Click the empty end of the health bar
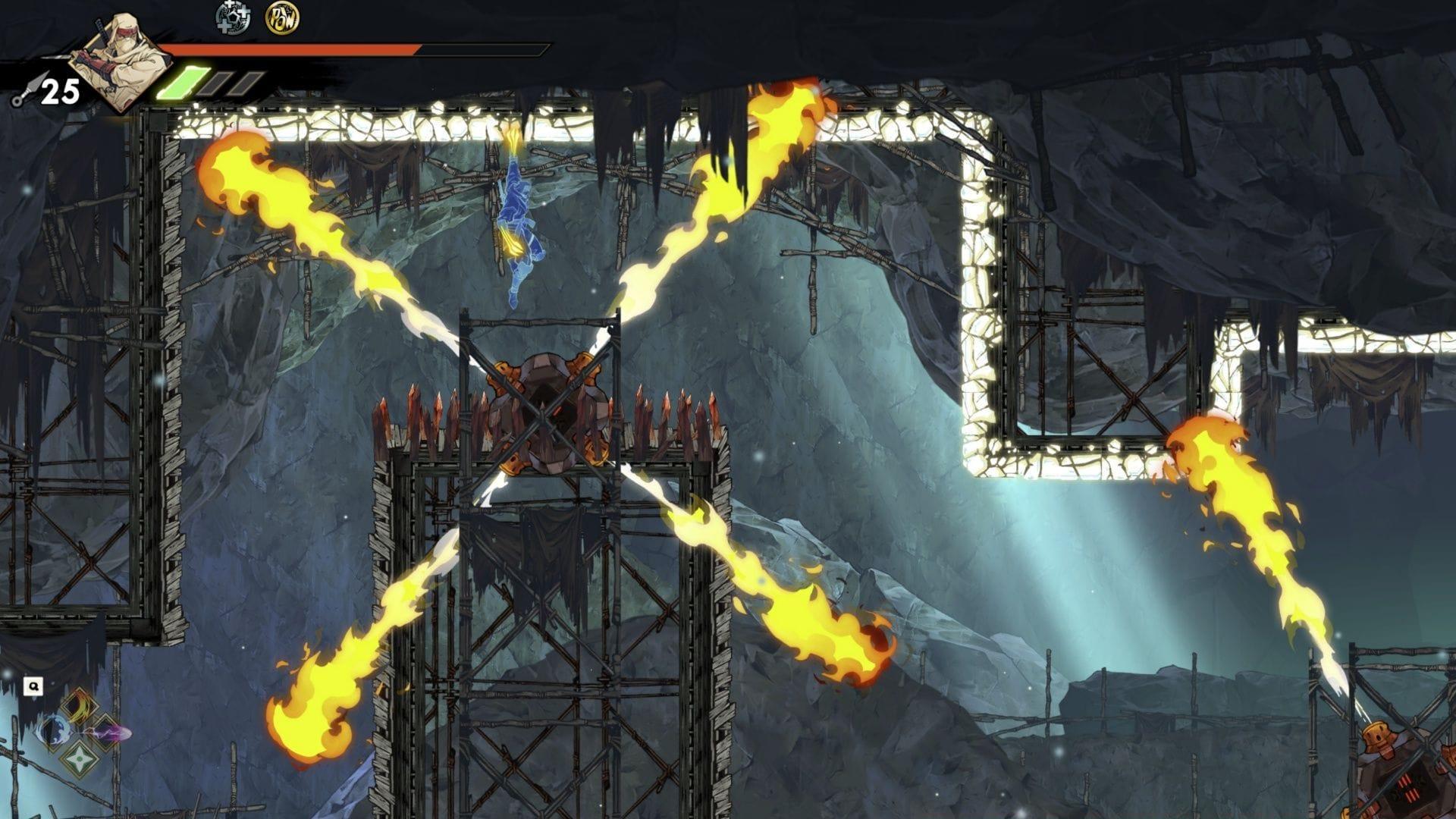The image size is (1456, 819). 485,49
